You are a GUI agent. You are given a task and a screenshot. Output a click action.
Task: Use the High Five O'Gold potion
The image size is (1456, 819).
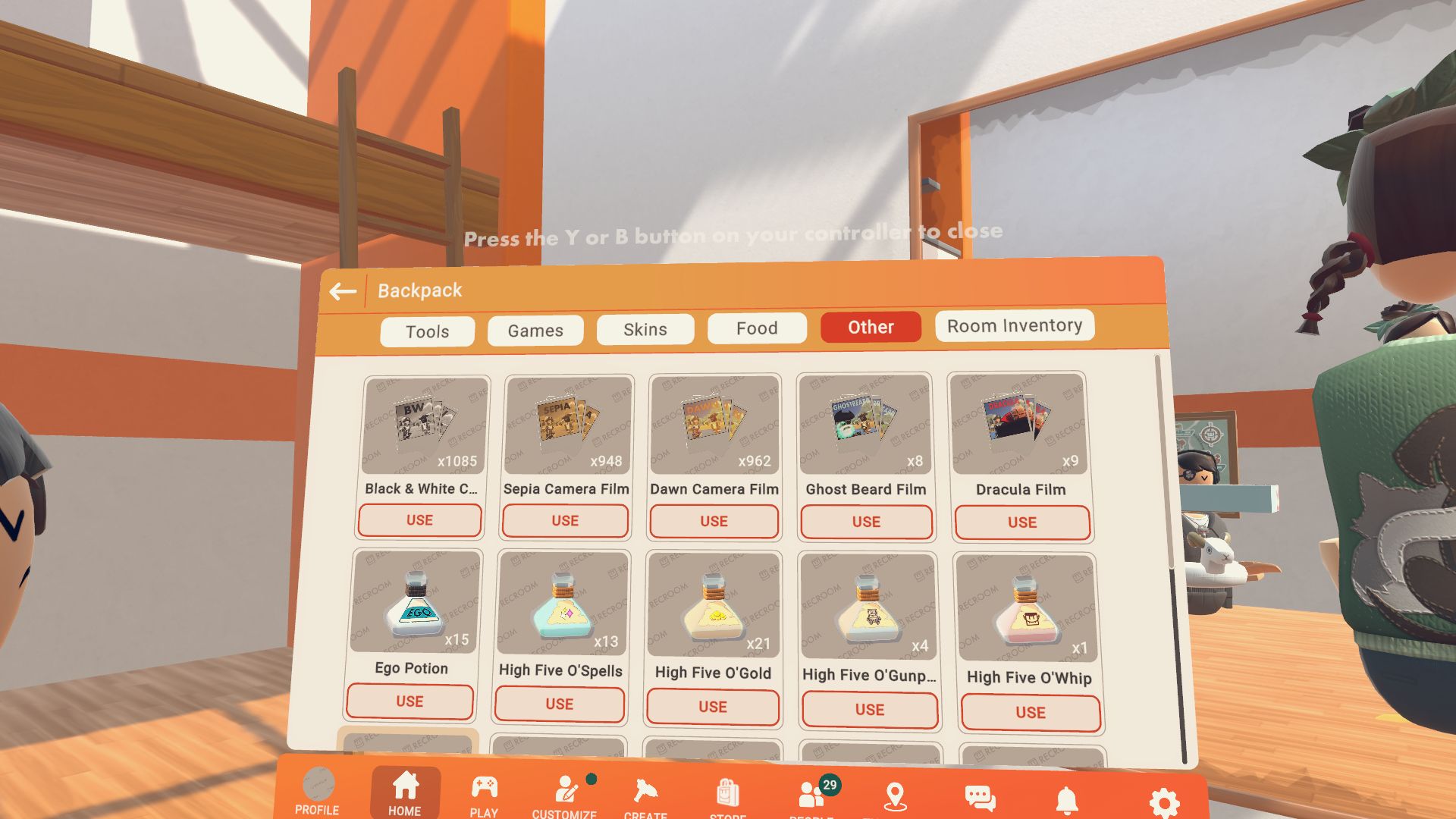point(713,707)
